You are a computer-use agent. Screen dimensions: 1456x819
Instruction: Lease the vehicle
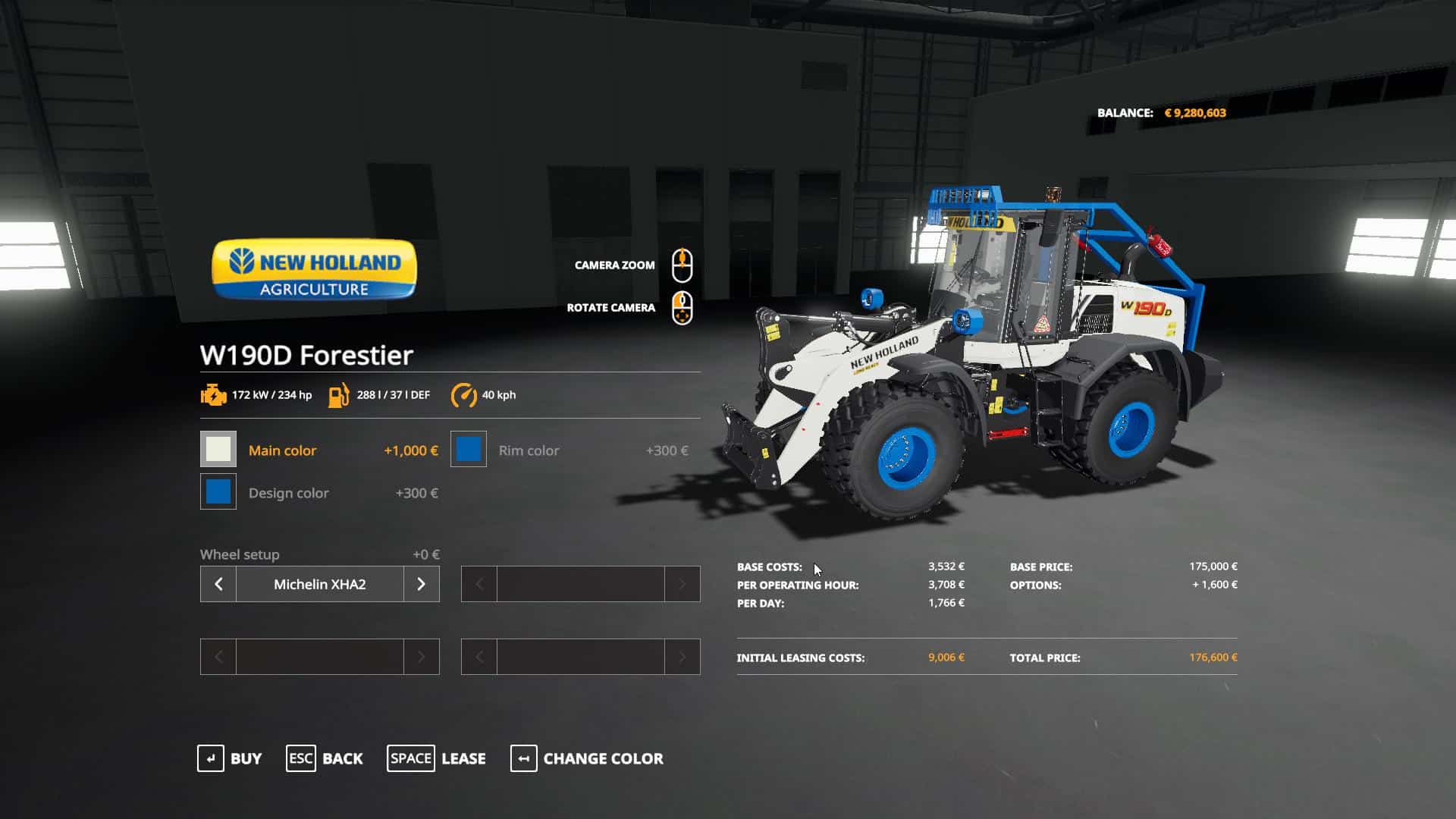(437, 758)
